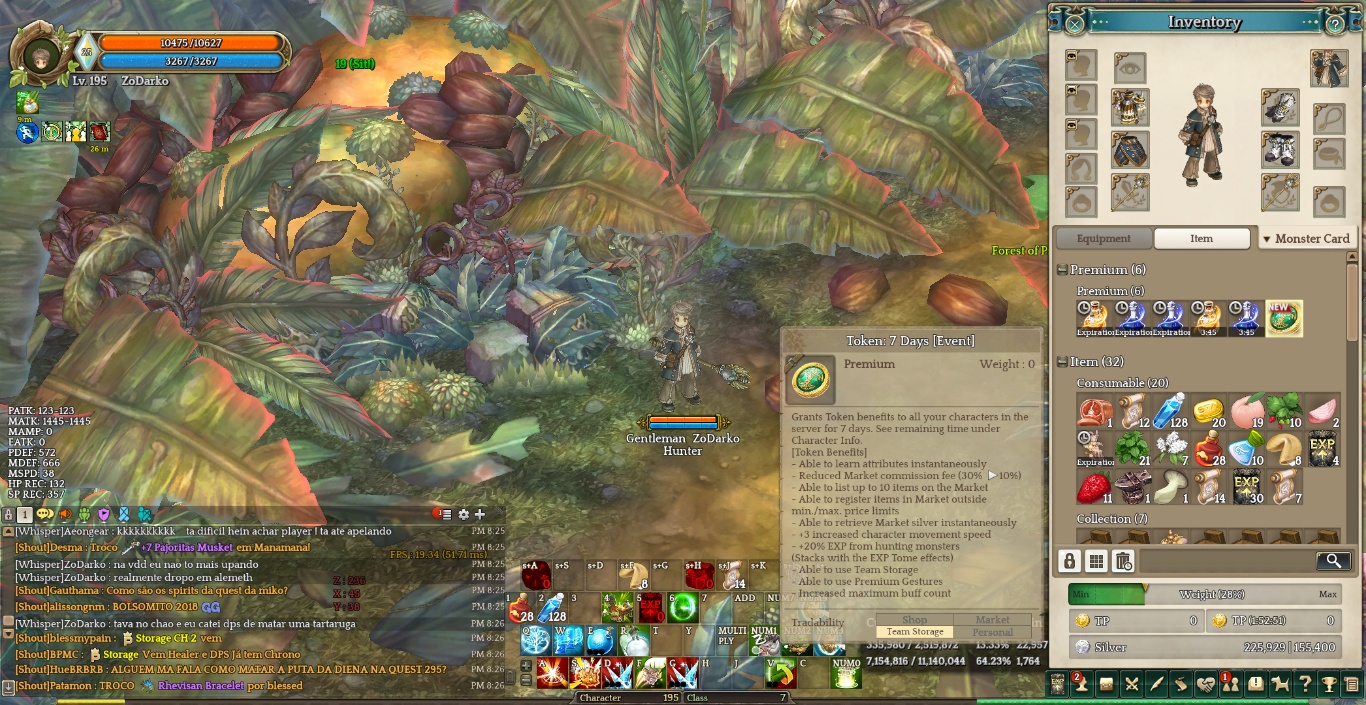Image resolution: width=1366 pixels, height=705 pixels.
Task: Open the Inventory help button
Action: coord(1335,23)
